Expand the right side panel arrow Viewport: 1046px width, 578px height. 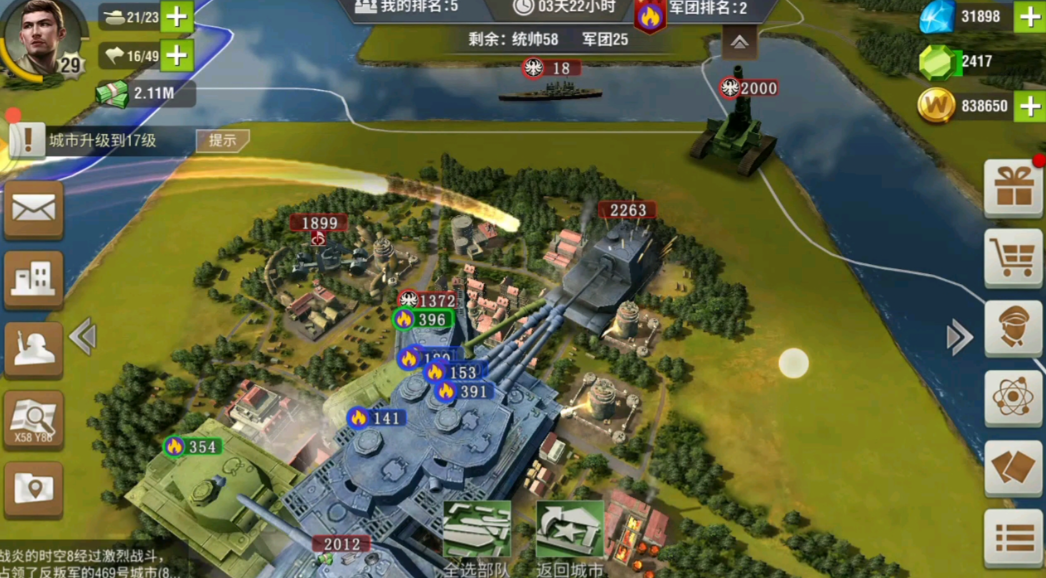point(959,337)
